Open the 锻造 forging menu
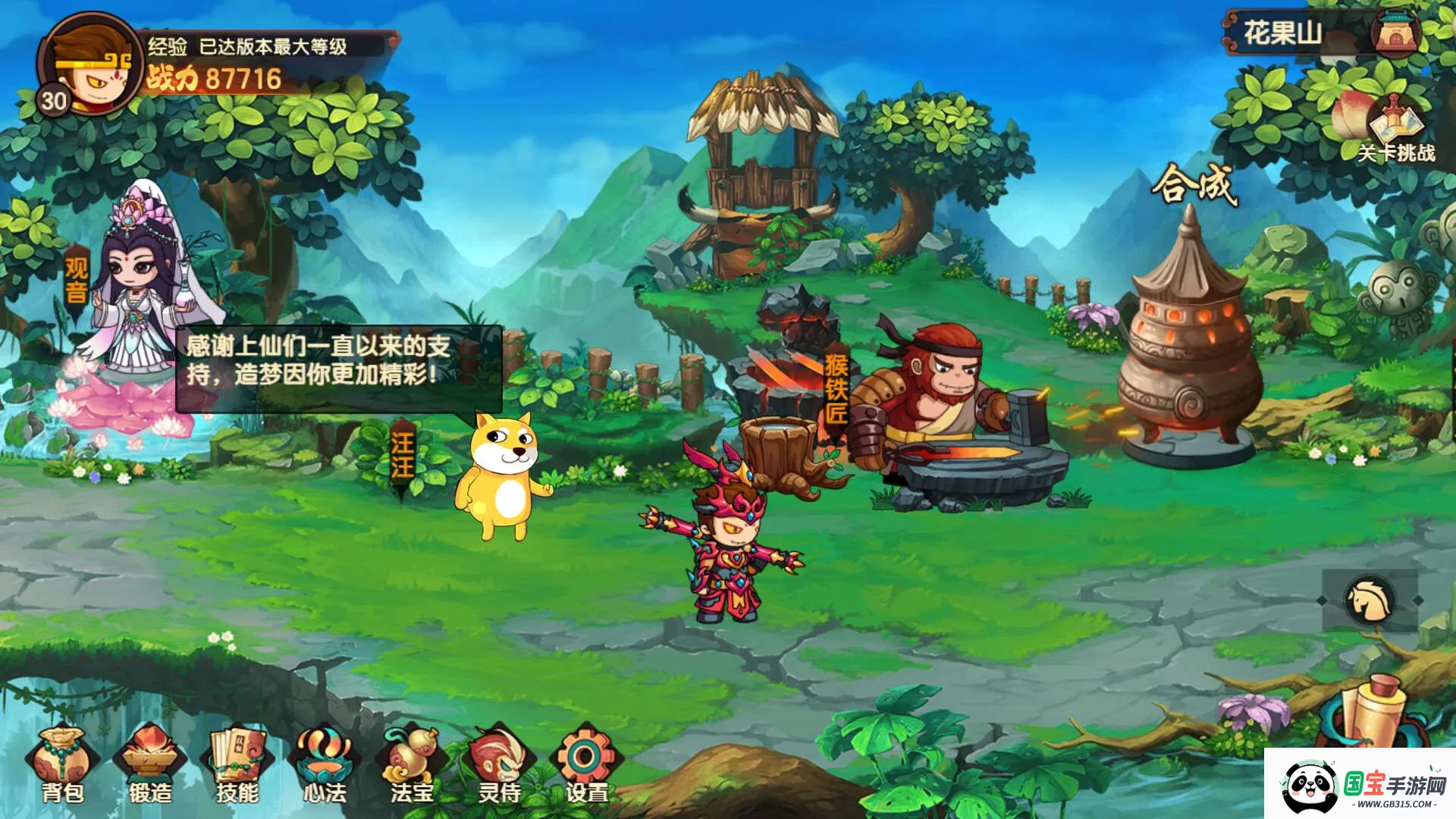 click(x=149, y=764)
